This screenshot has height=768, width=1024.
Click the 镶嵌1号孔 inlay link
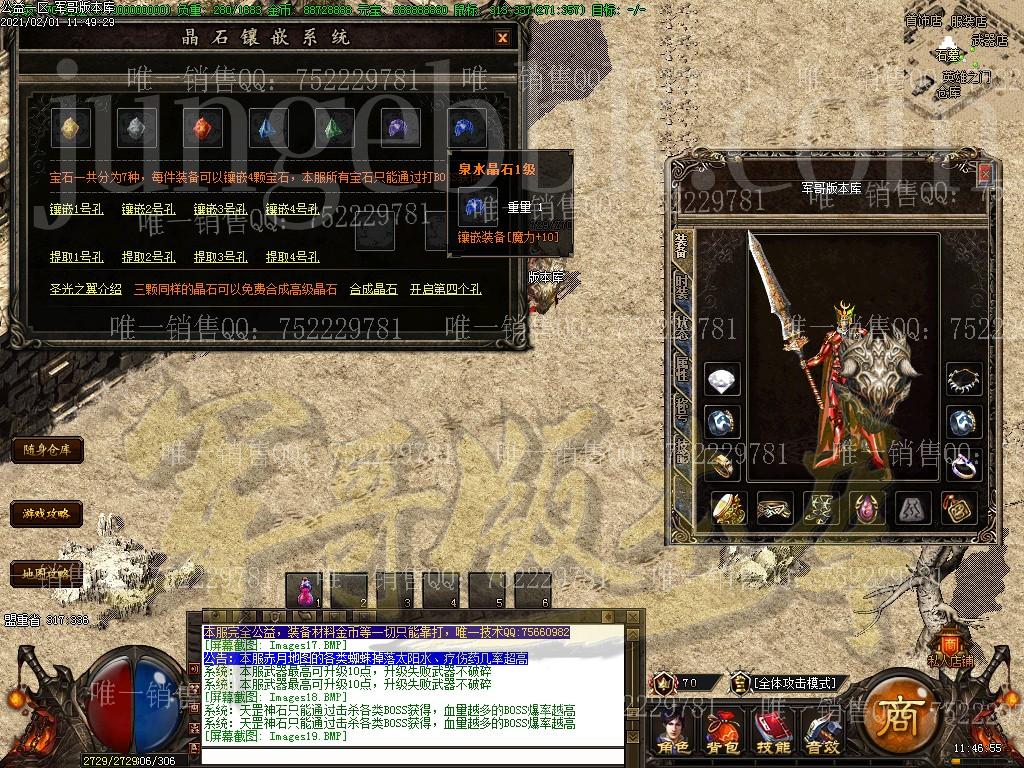tap(77, 209)
